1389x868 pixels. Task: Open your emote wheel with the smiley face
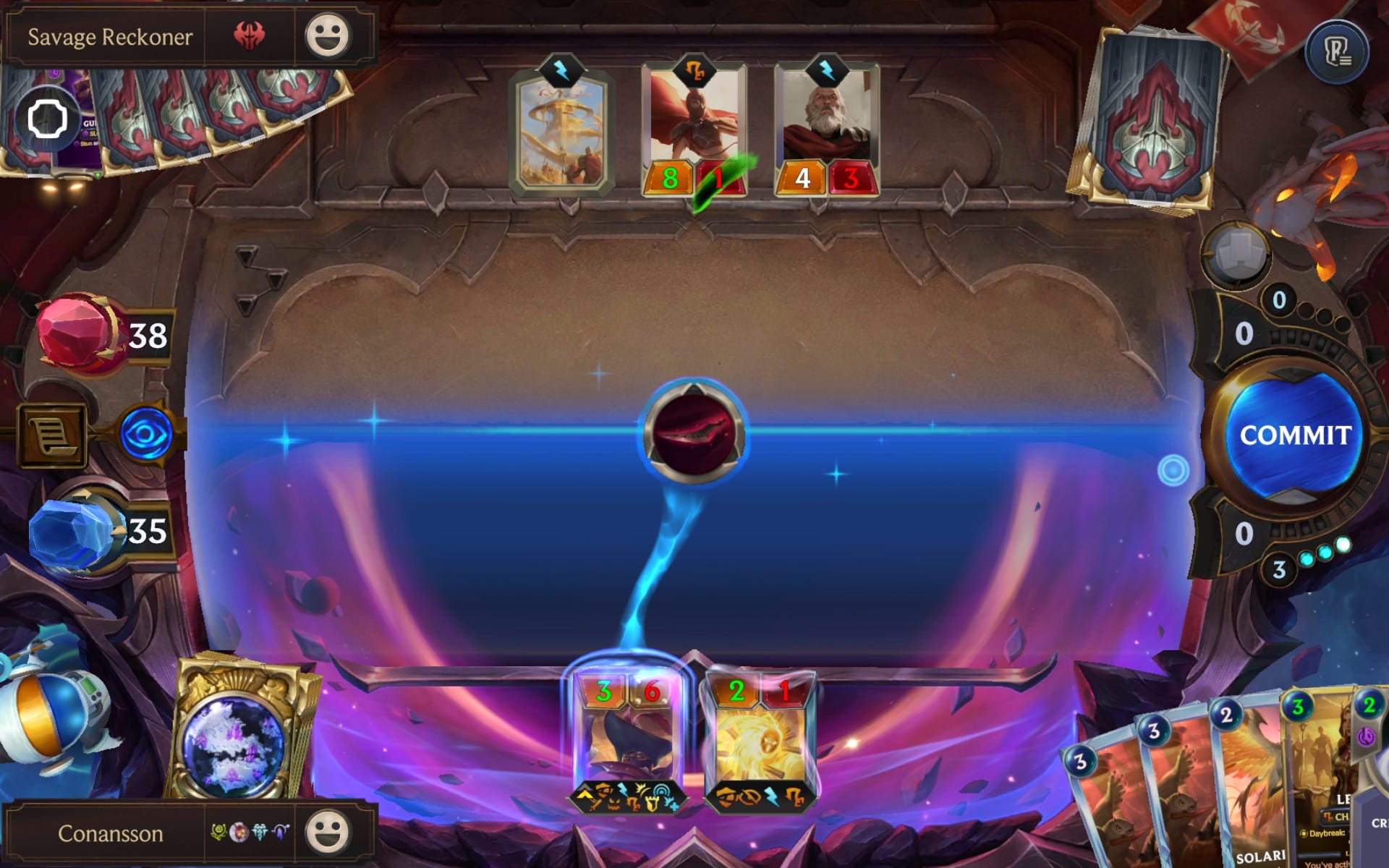tap(328, 833)
